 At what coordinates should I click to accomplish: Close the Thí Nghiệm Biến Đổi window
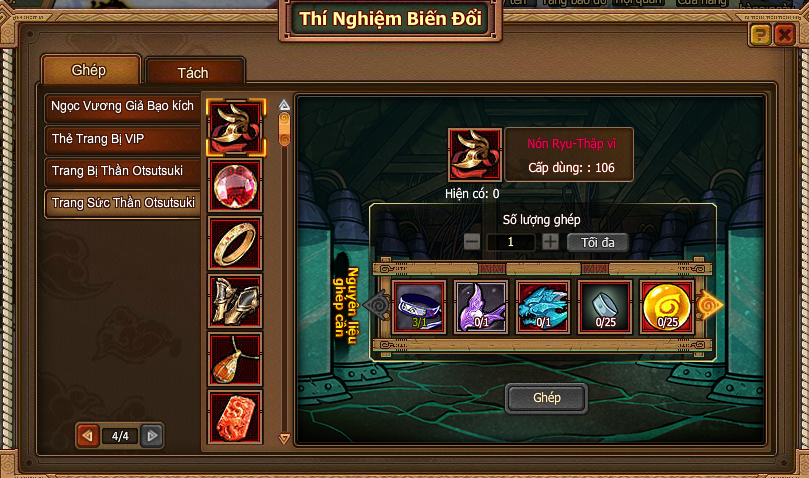click(x=784, y=36)
